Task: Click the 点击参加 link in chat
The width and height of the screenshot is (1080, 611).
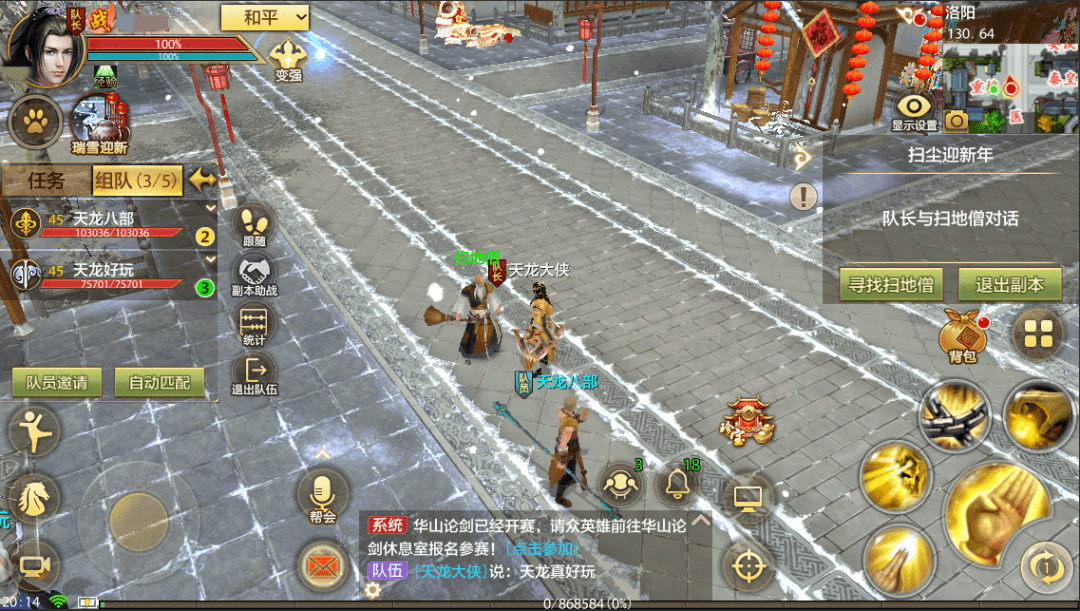Action: click(542, 548)
